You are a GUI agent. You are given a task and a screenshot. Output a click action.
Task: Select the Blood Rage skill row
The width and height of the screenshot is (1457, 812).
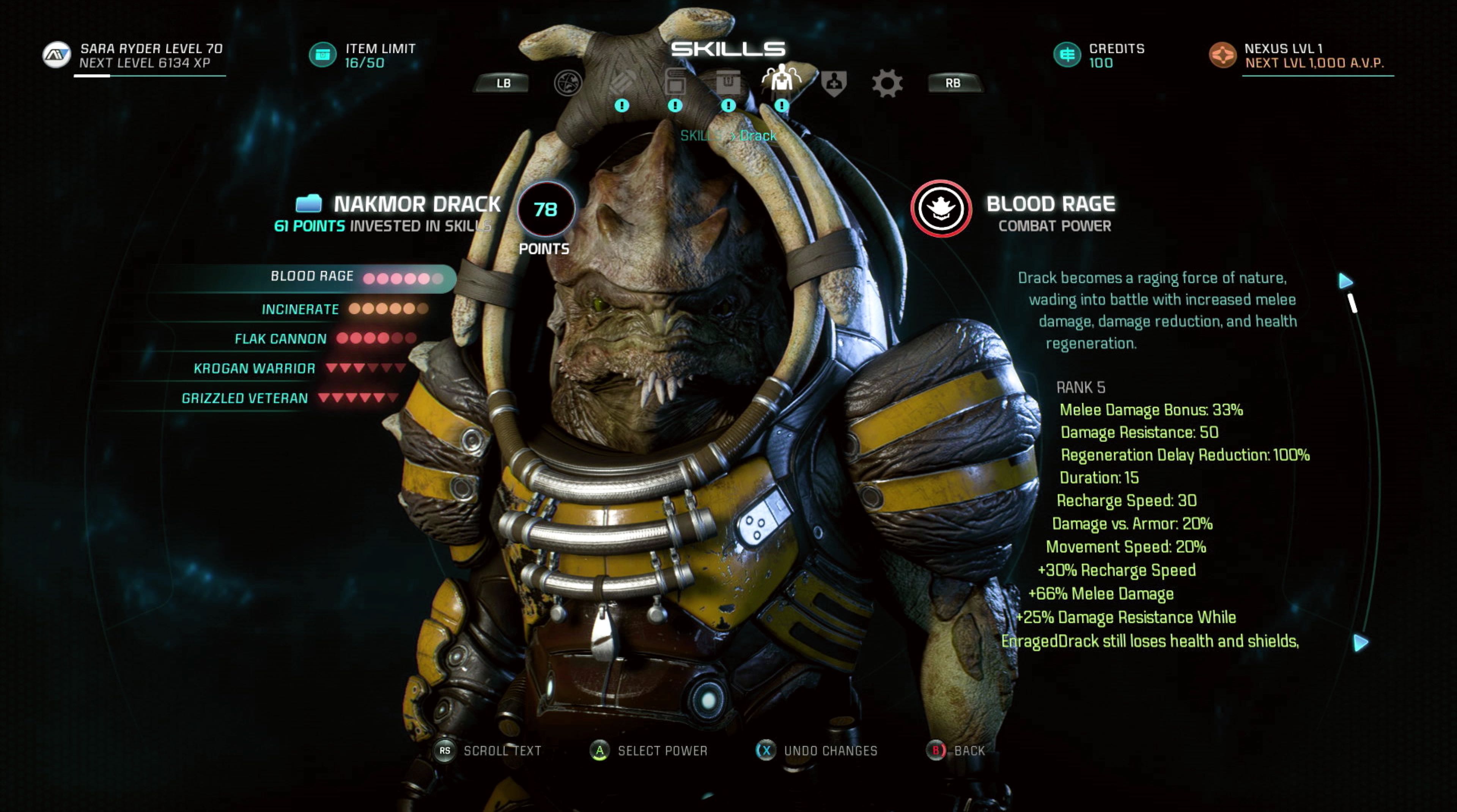312,277
